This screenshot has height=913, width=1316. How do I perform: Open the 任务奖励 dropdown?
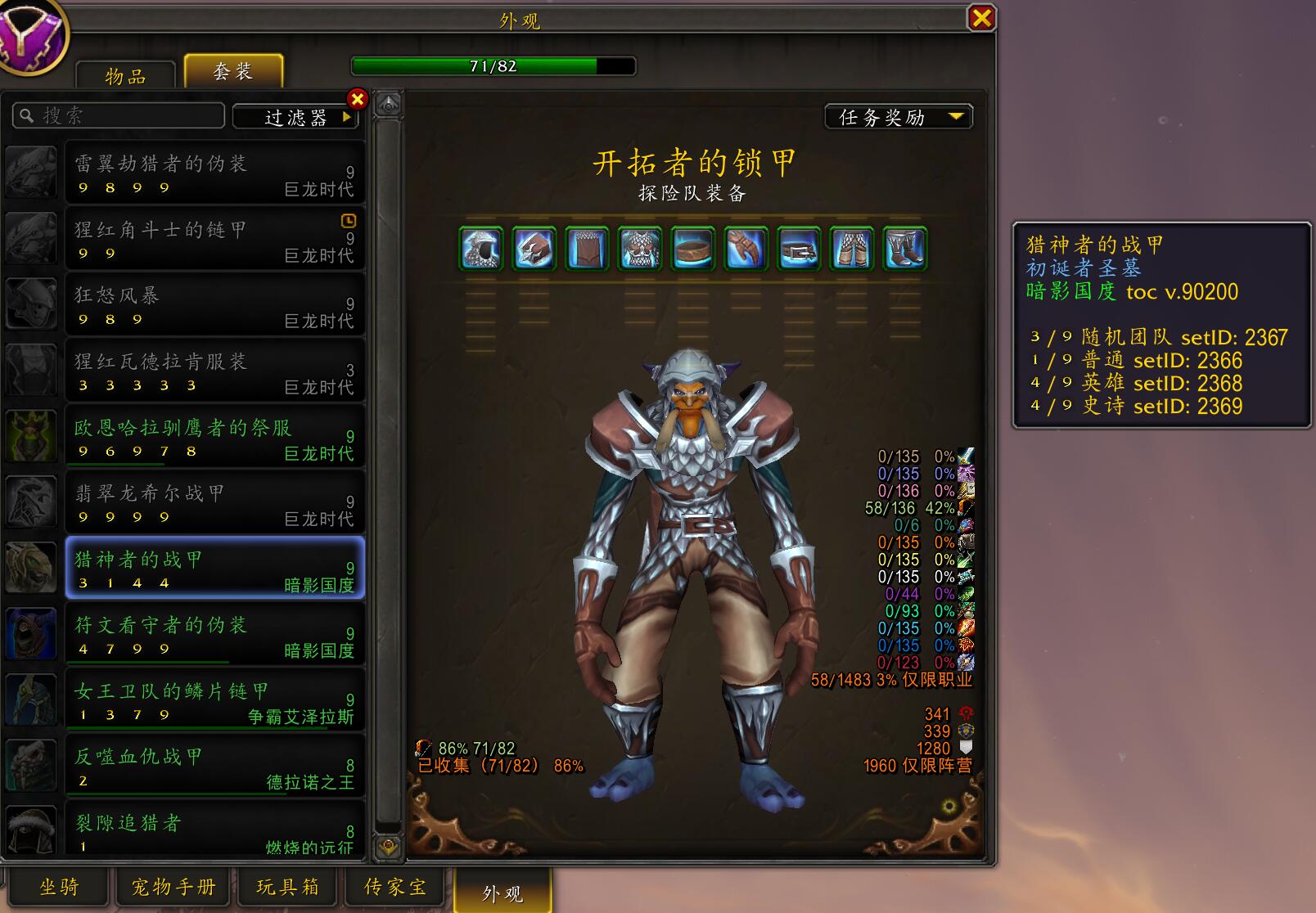(898, 117)
